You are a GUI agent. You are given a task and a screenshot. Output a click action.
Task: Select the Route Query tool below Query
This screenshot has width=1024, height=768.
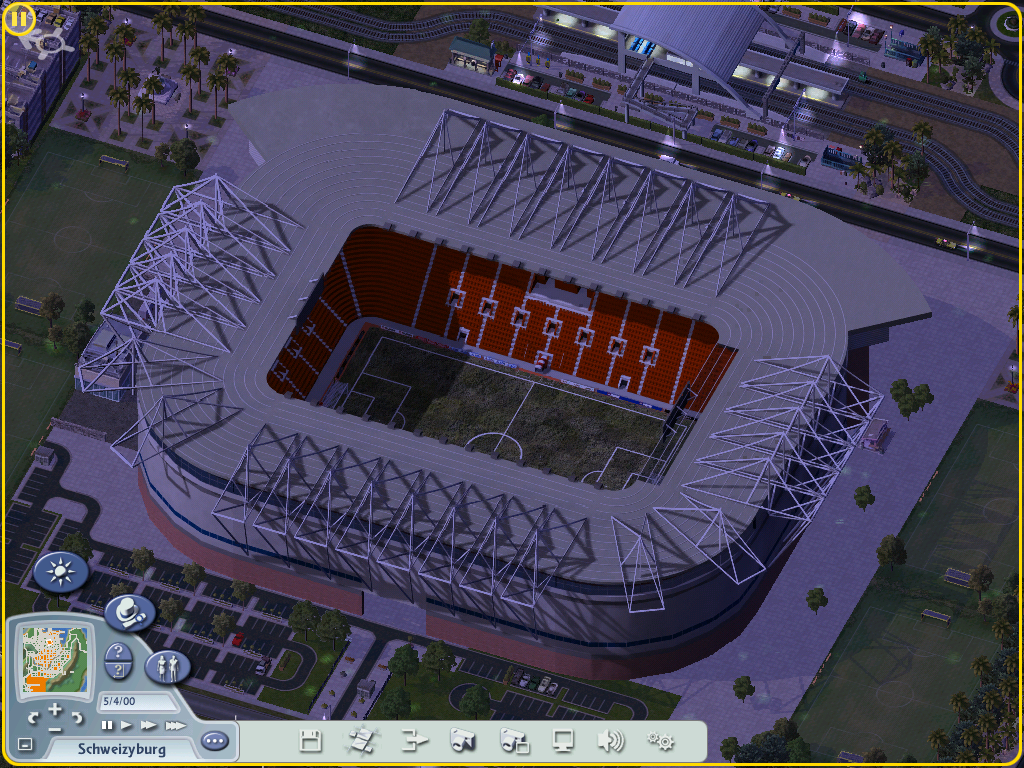pos(119,670)
